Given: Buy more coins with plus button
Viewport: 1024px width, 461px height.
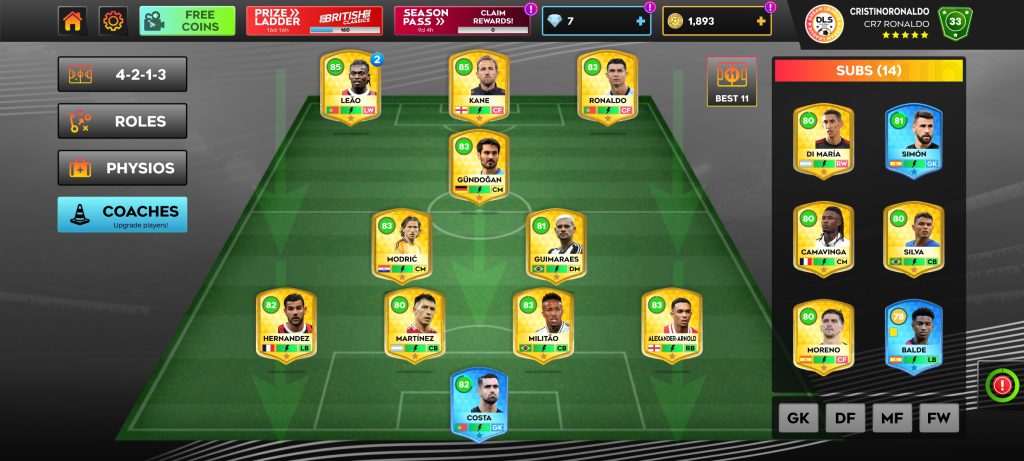Looking at the screenshot, I should [x=760, y=21].
